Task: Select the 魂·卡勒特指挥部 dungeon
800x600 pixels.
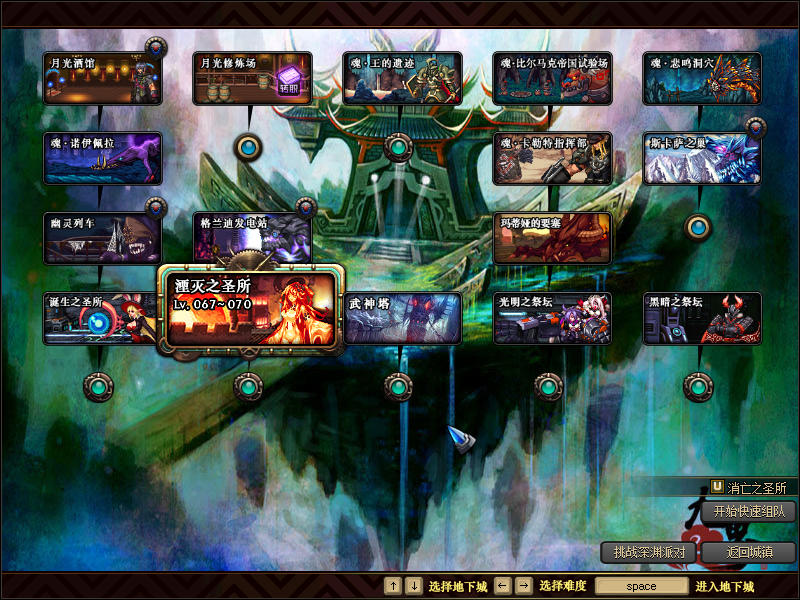Action: [x=552, y=158]
